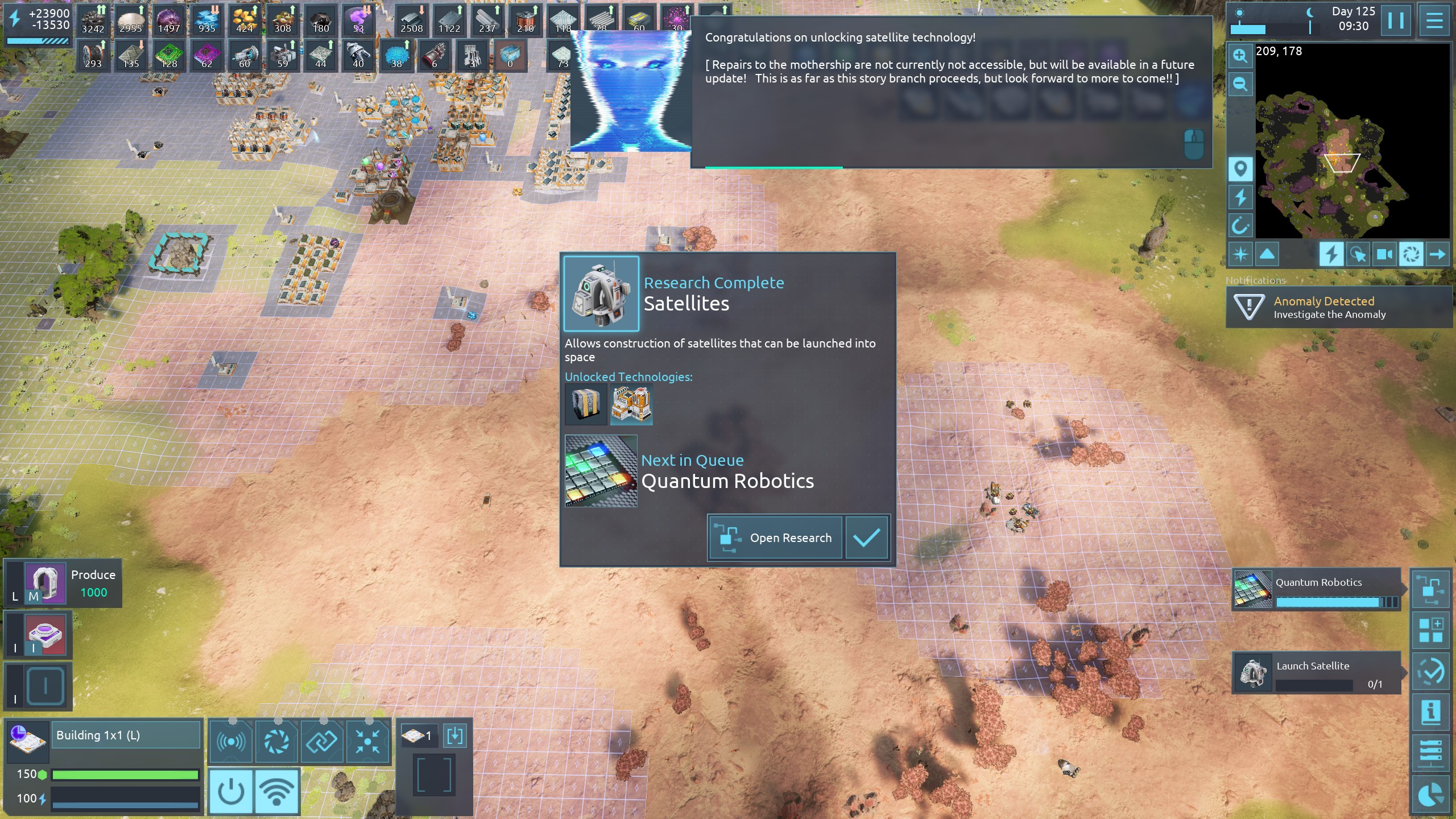The image size is (1456, 819).
Task: Pause the game with the pause button
Action: 1396,20
